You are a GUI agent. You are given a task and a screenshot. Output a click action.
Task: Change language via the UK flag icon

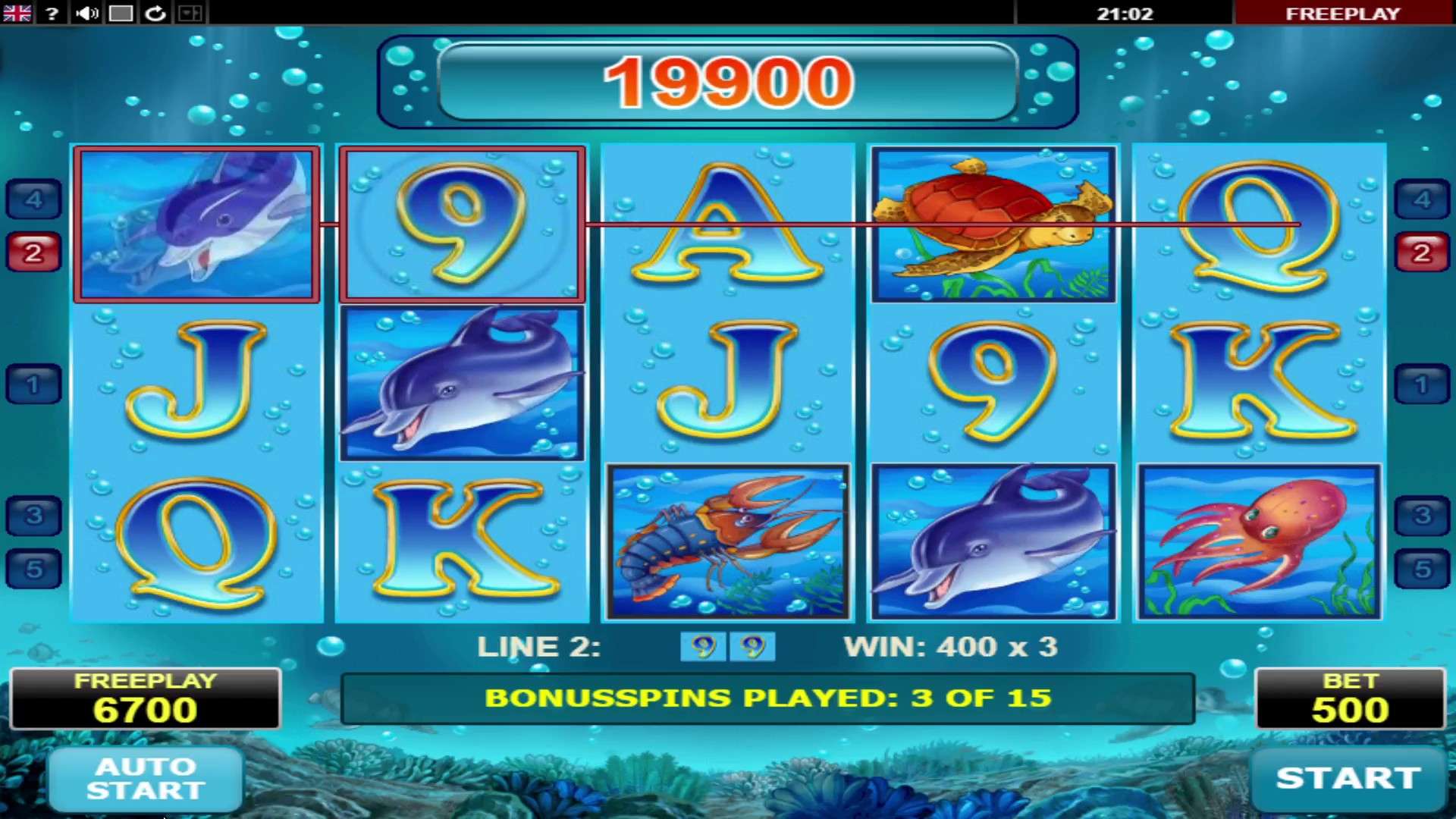17,13
